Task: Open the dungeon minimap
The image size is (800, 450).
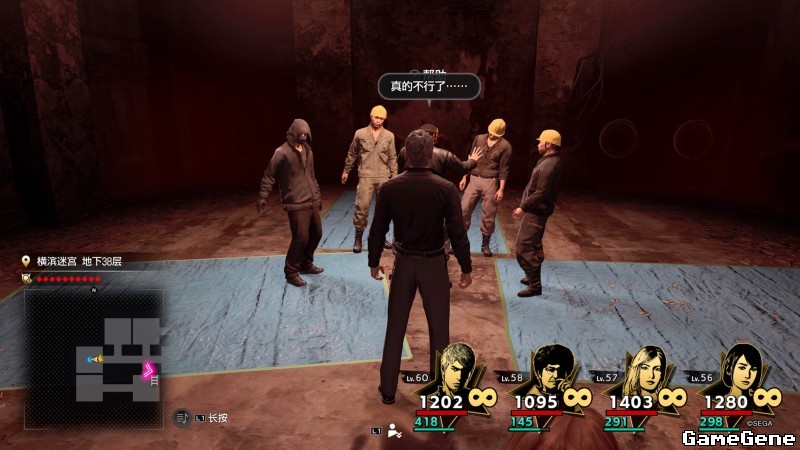Action: point(93,347)
